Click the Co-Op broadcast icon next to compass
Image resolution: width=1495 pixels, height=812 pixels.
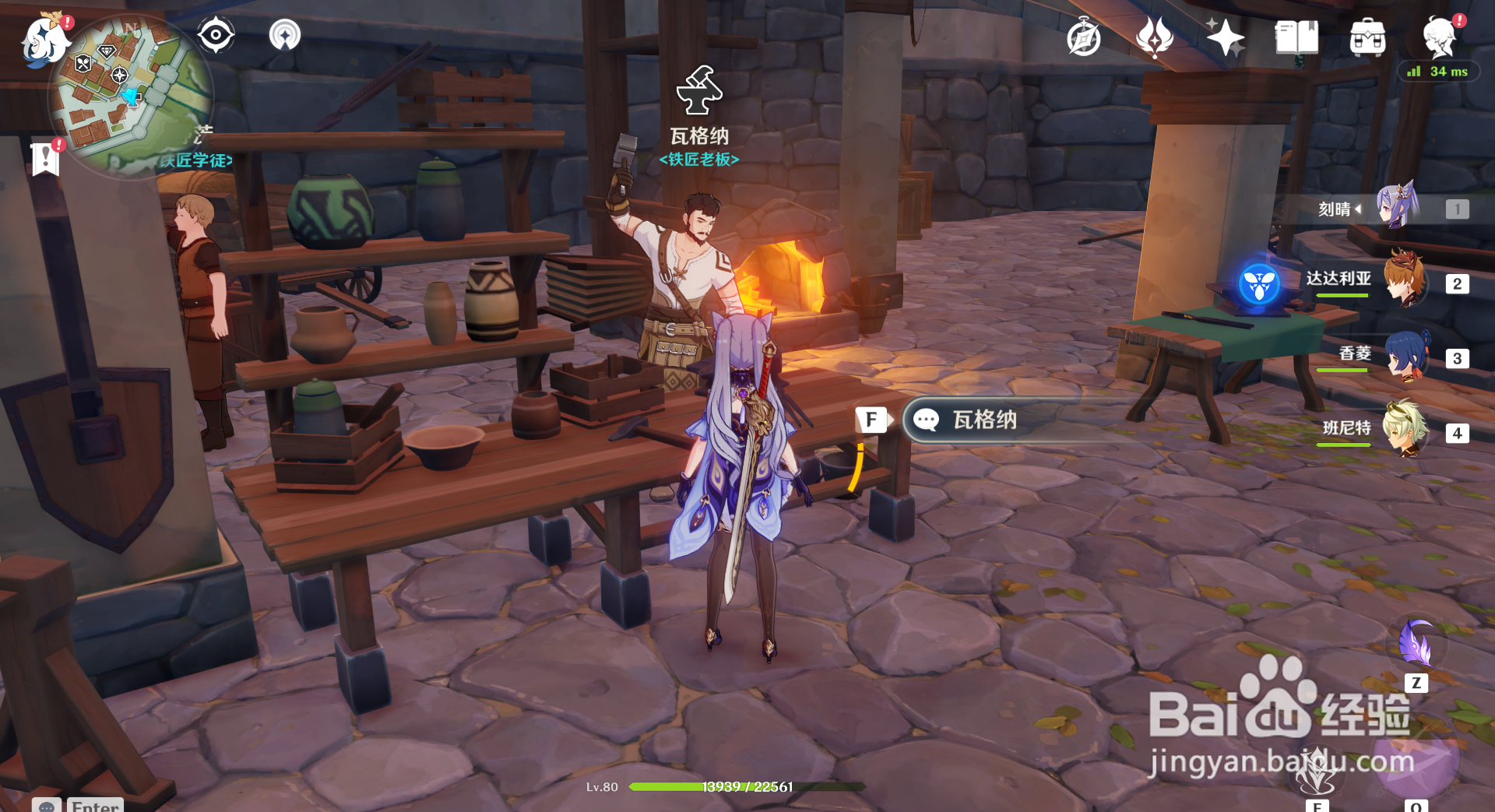pos(283,36)
